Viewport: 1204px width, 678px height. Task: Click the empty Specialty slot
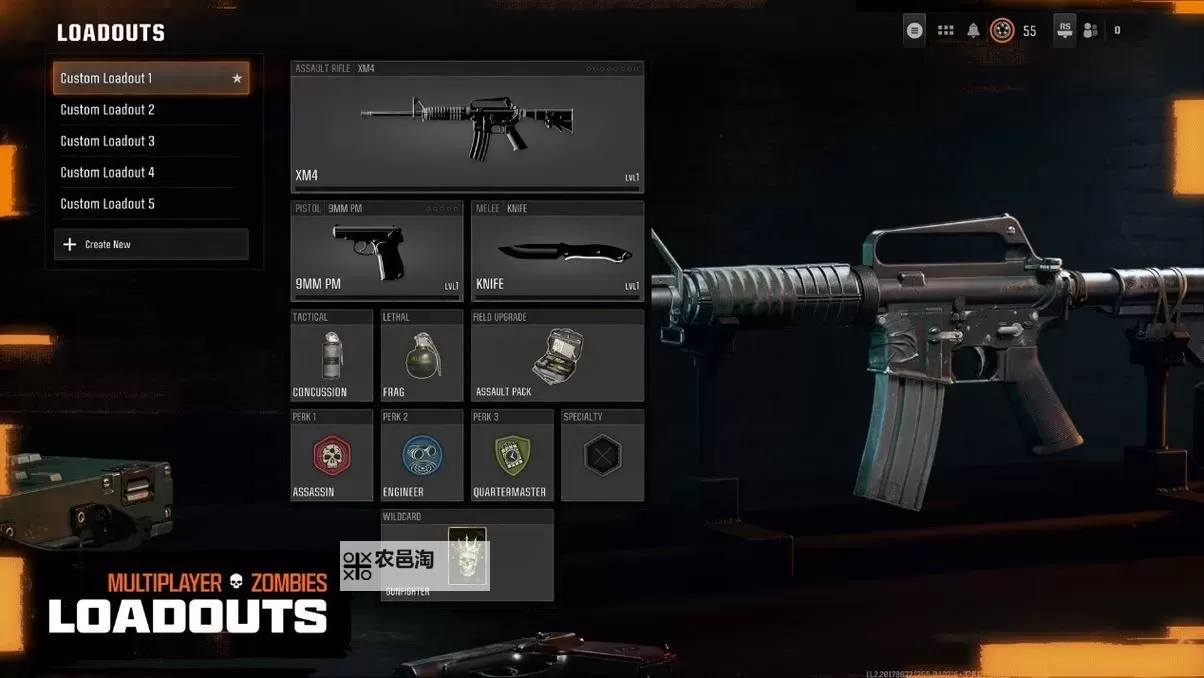tap(602, 456)
